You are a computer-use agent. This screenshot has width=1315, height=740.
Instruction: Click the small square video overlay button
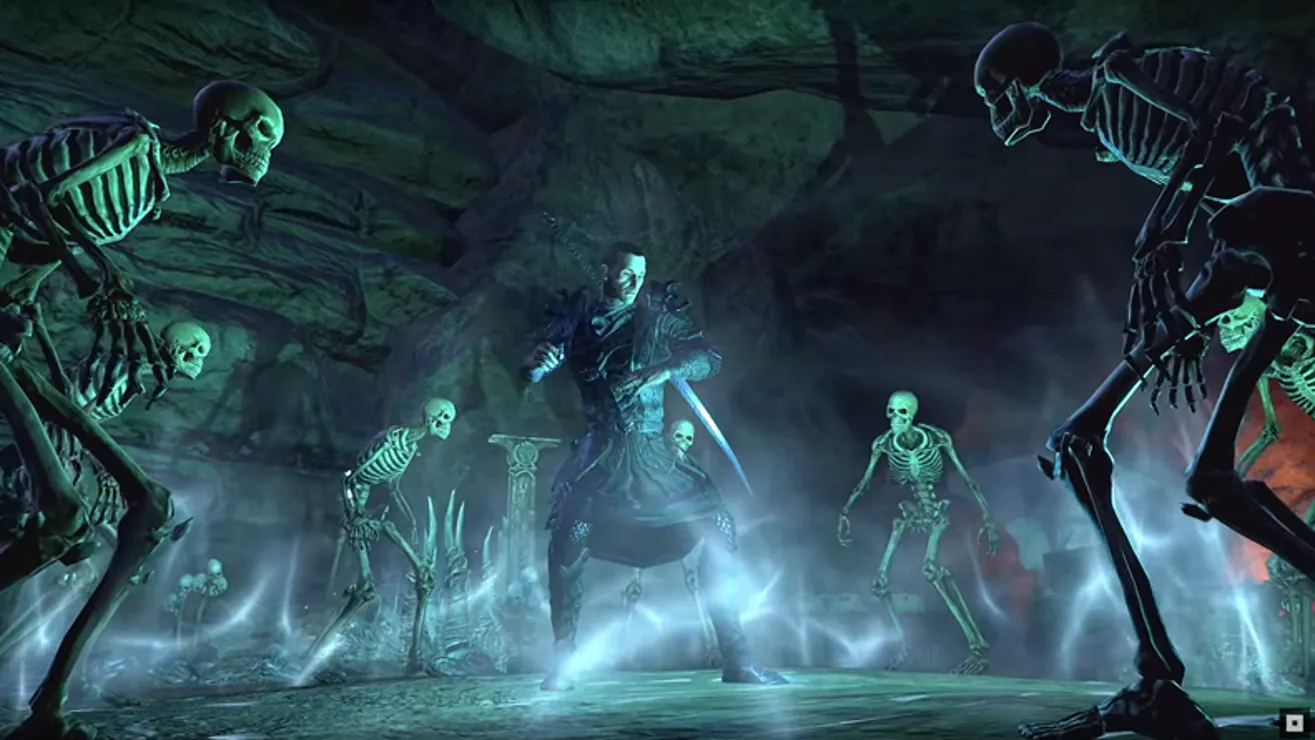(x=1294, y=720)
